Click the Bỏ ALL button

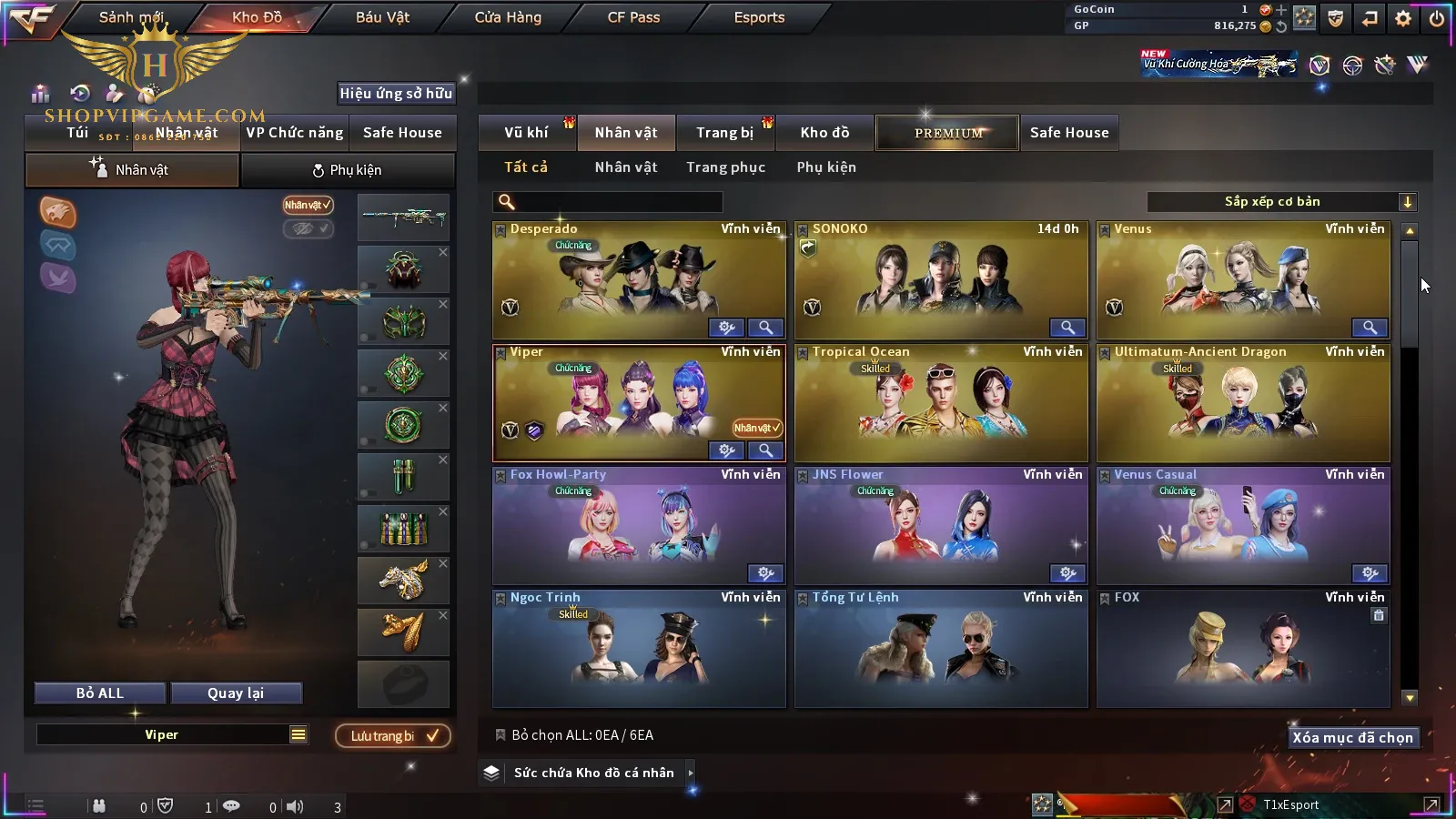tap(100, 693)
